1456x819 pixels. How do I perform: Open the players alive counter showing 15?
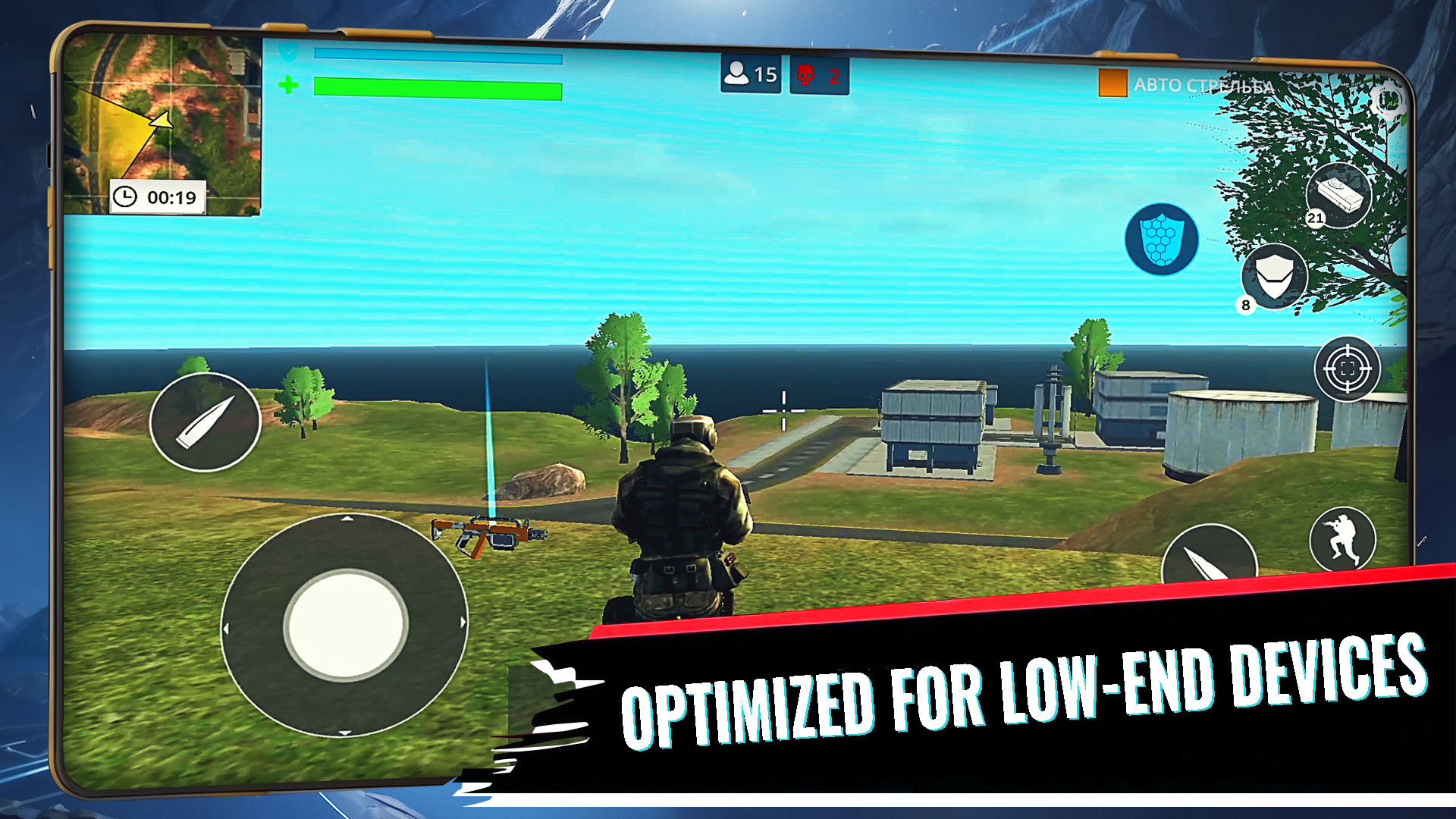point(749,74)
